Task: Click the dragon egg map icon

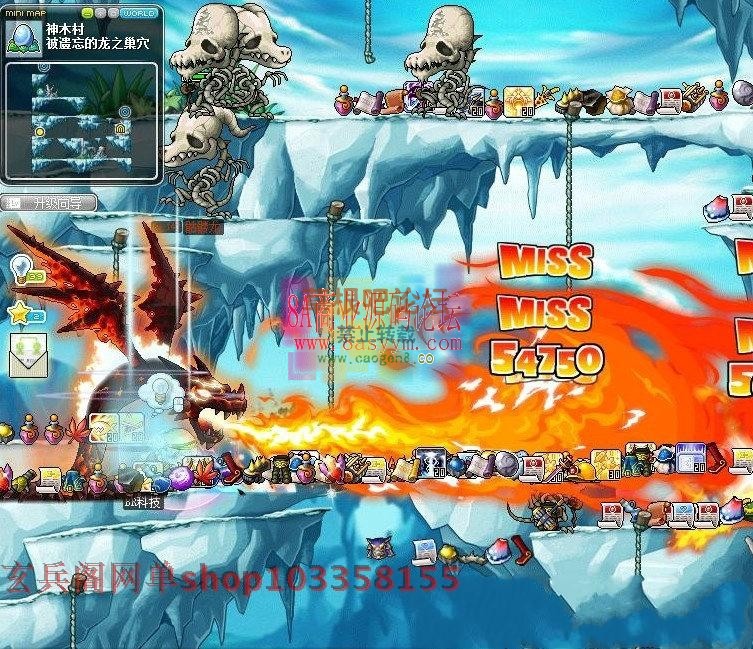Action: [22, 37]
